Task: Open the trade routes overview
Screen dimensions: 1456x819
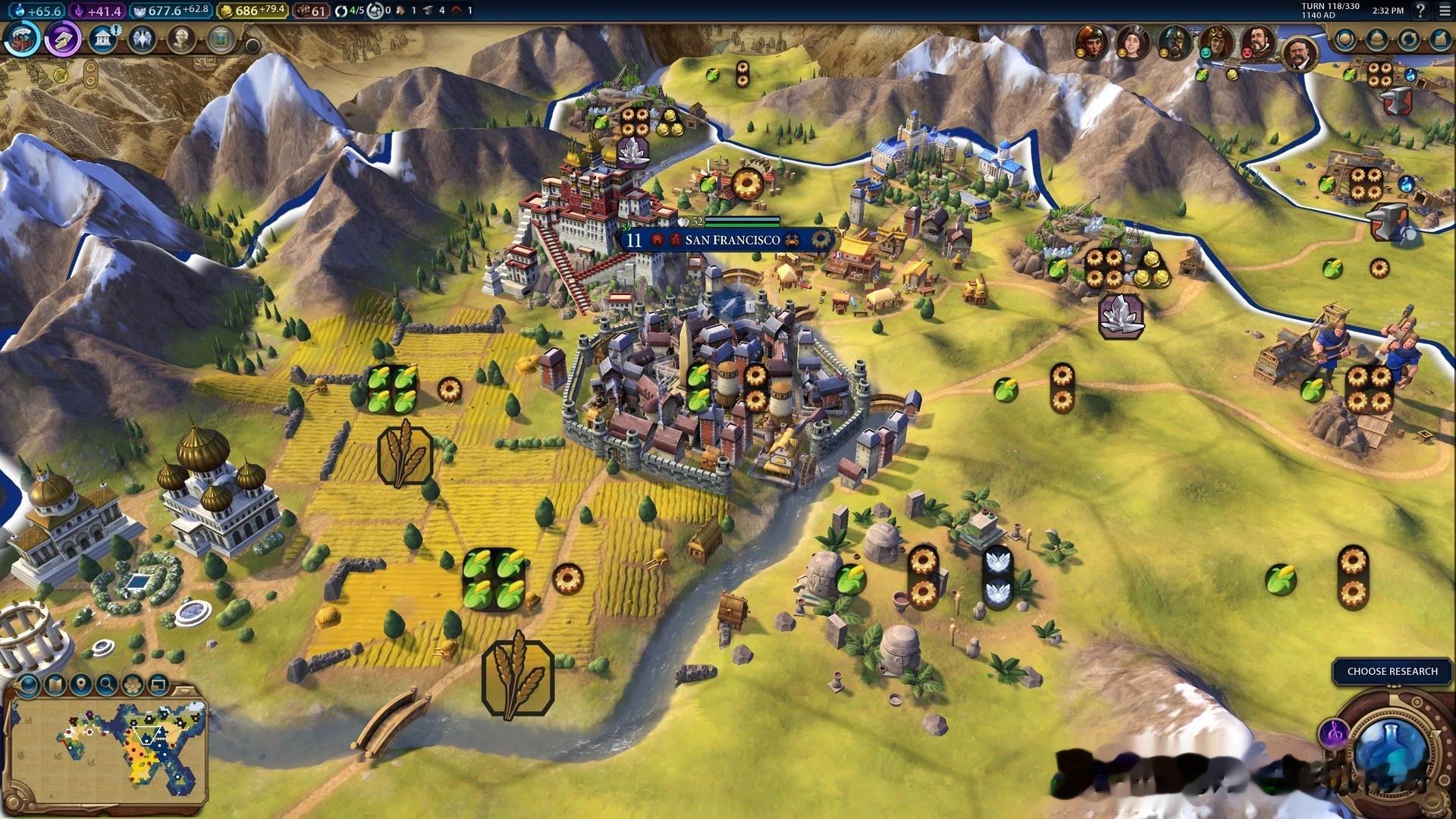Action: tap(1408, 39)
